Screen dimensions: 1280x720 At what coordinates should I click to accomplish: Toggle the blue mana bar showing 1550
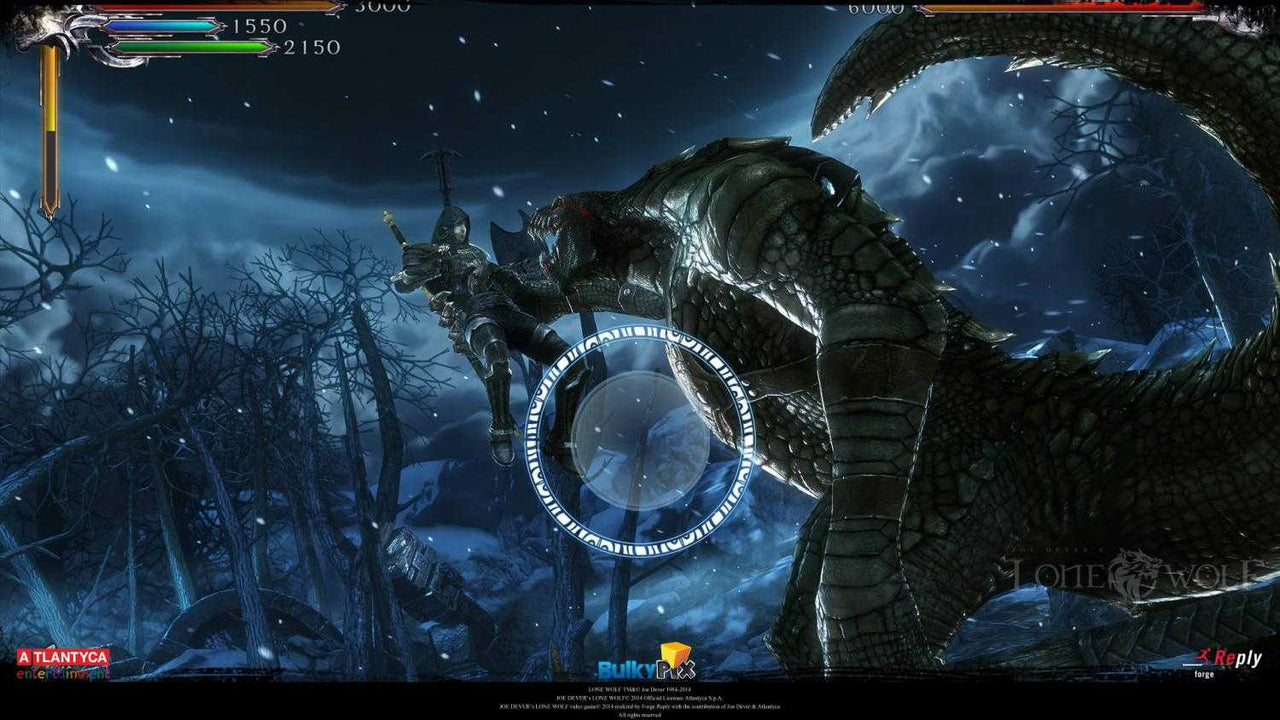click(160, 25)
